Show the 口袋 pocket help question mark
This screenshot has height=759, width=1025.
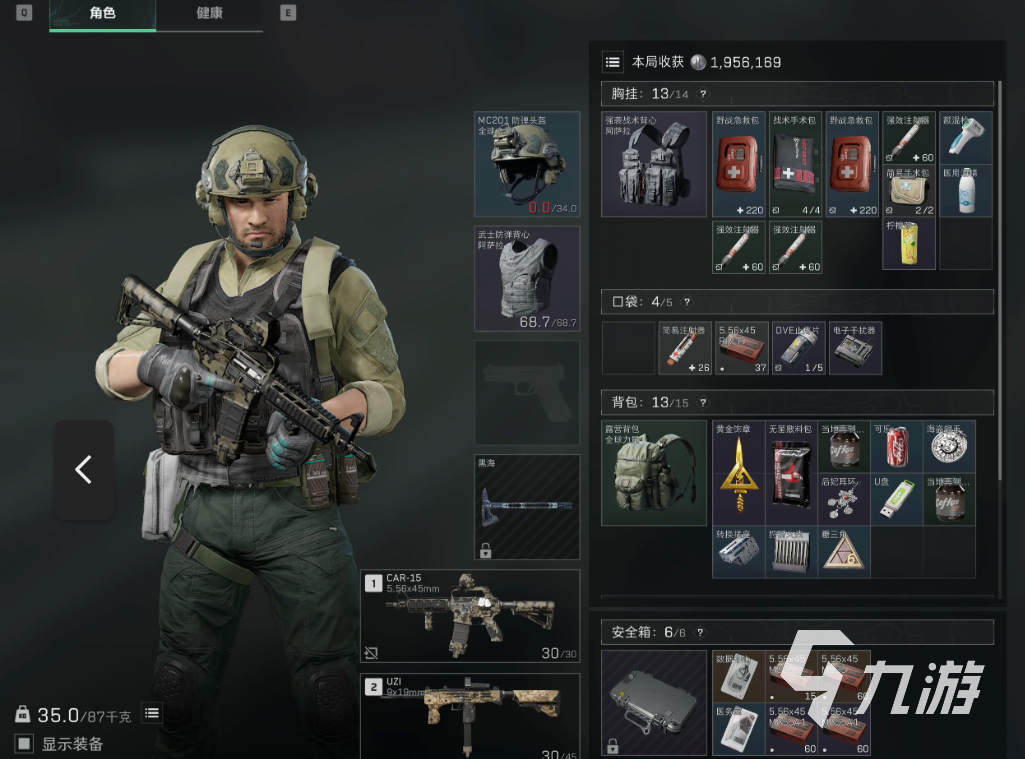coord(686,301)
